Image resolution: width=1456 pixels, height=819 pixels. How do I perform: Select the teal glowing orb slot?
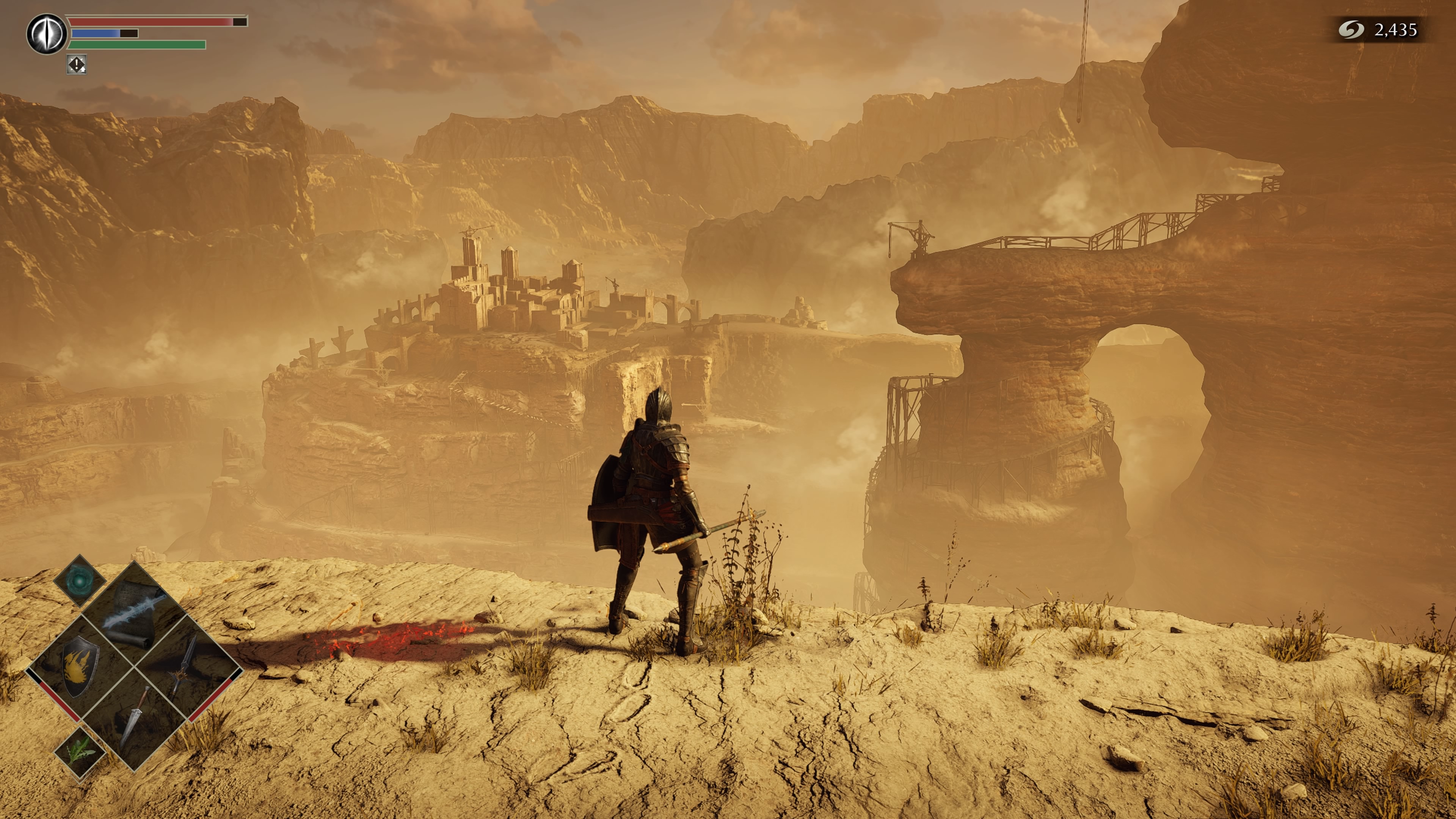[x=80, y=581]
